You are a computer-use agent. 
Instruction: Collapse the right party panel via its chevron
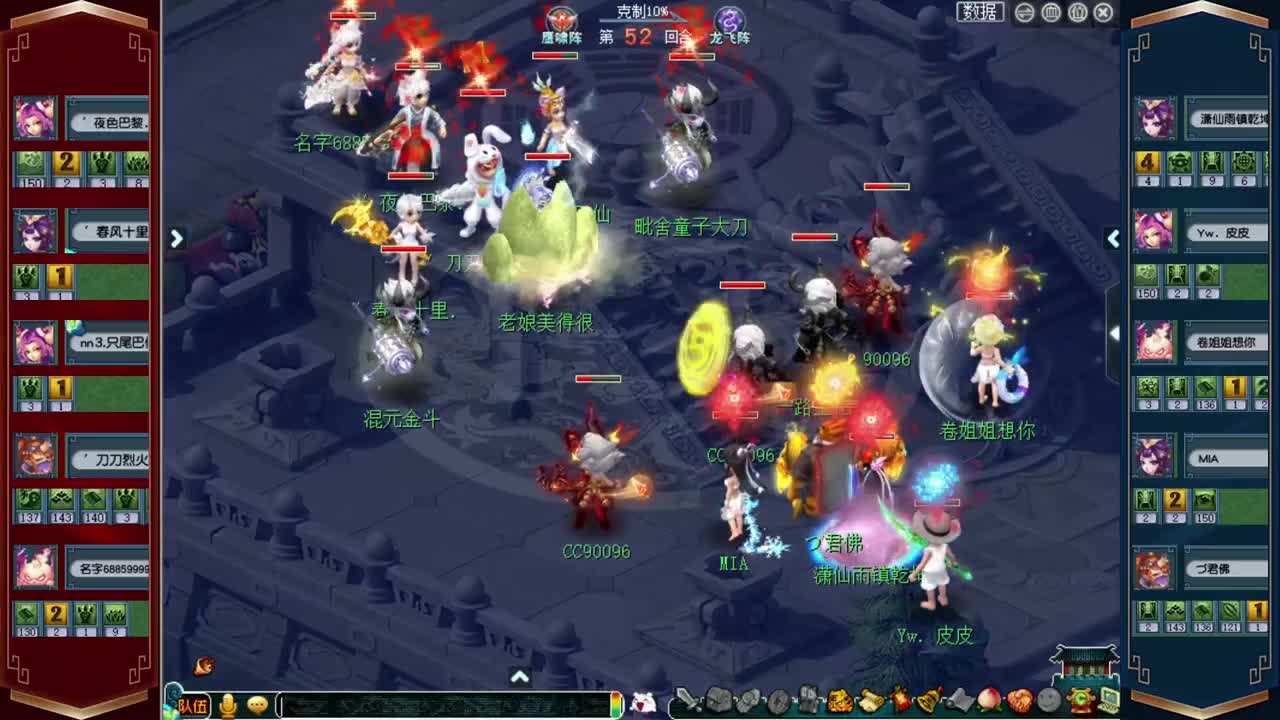coord(1113,239)
